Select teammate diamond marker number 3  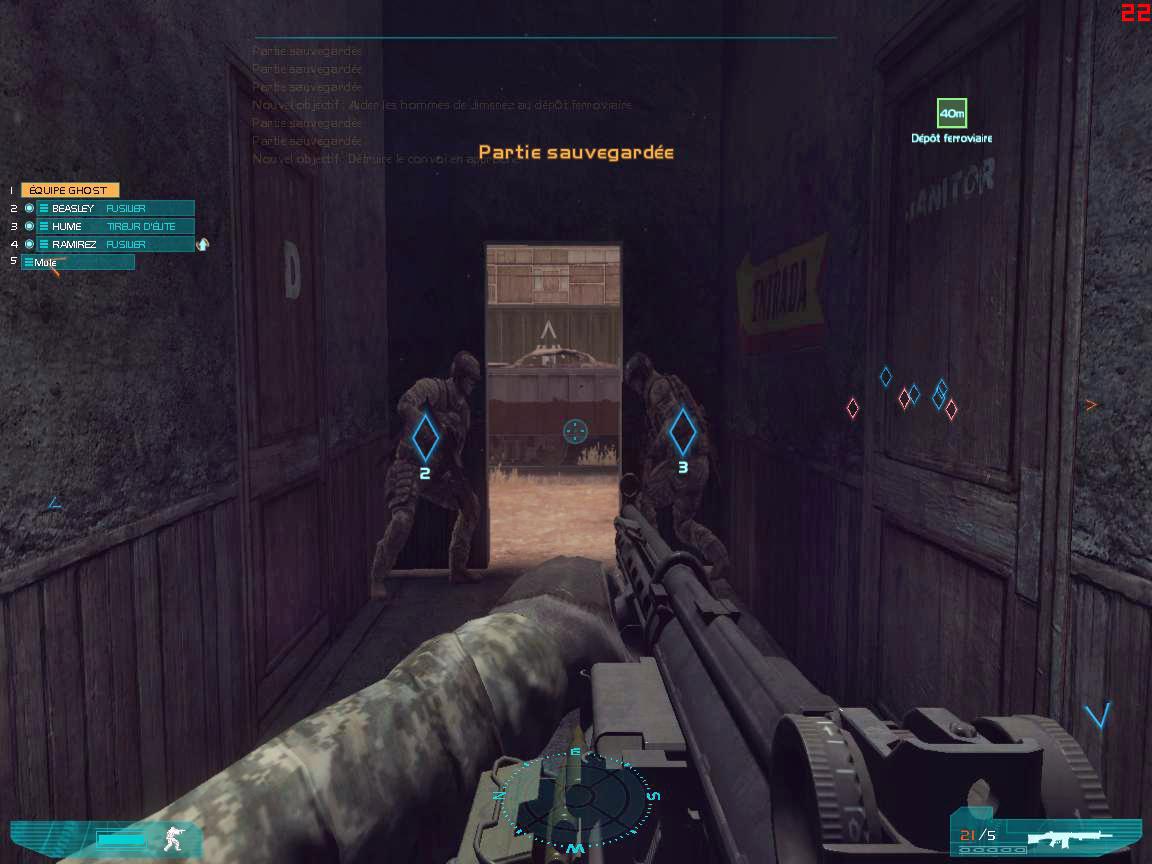(x=683, y=432)
